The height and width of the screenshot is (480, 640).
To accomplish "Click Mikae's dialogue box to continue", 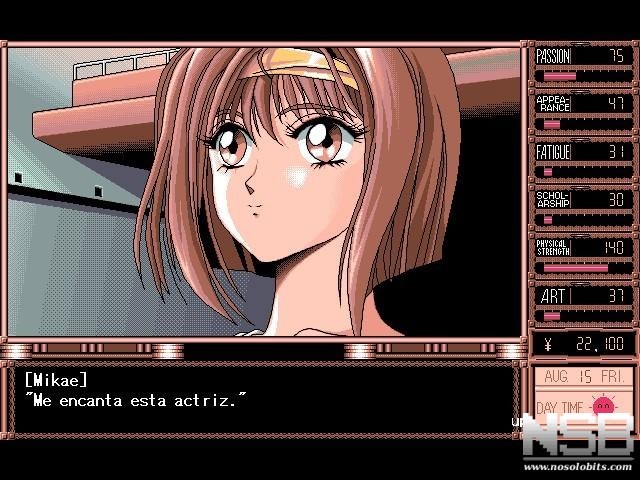I will coord(265,400).
